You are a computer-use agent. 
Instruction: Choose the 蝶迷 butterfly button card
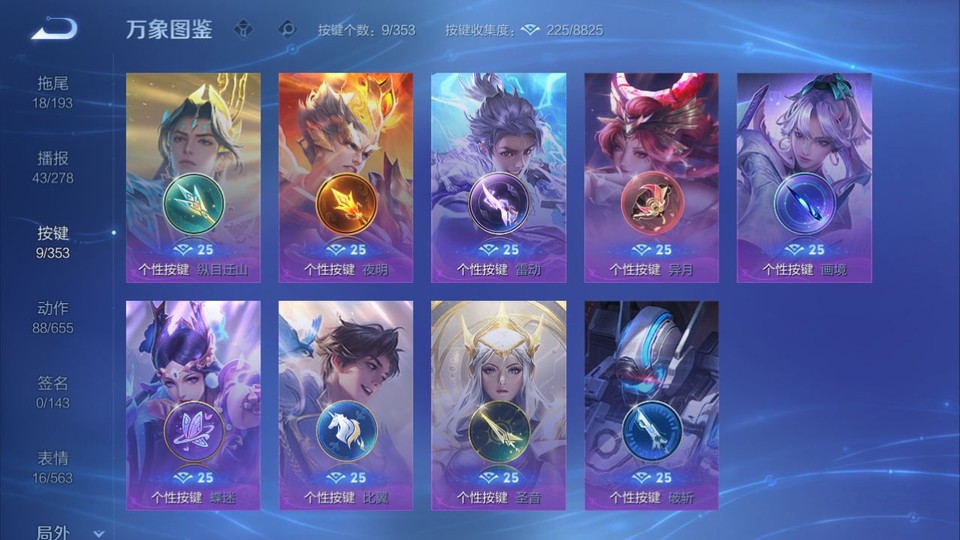pyautogui.click(x=193, y=405)
